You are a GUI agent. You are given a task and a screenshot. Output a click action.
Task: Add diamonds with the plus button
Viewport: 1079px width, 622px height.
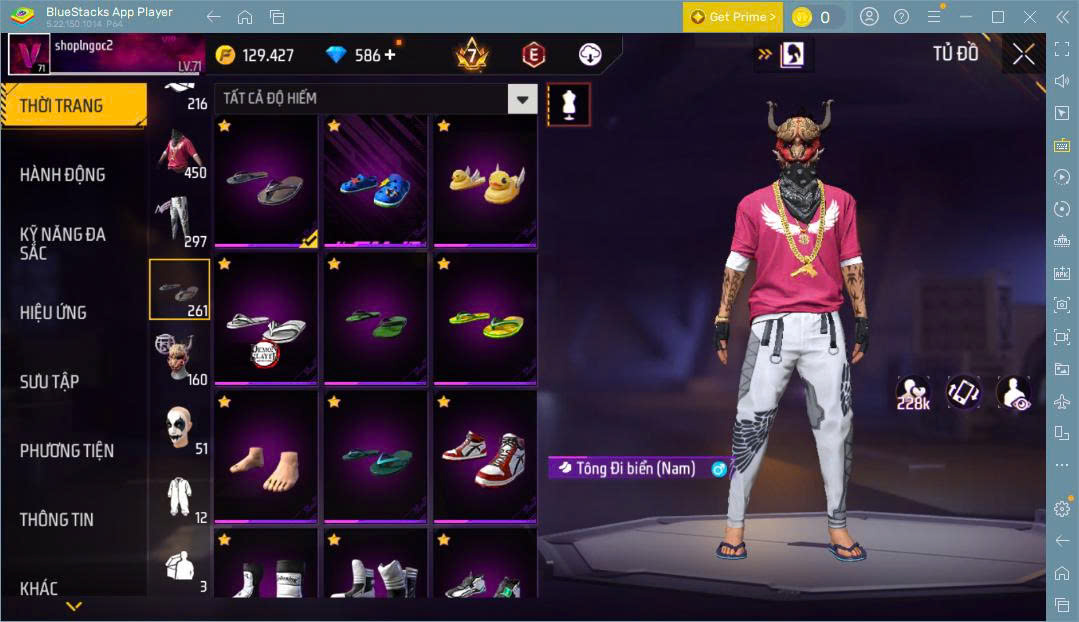(390, 55)
